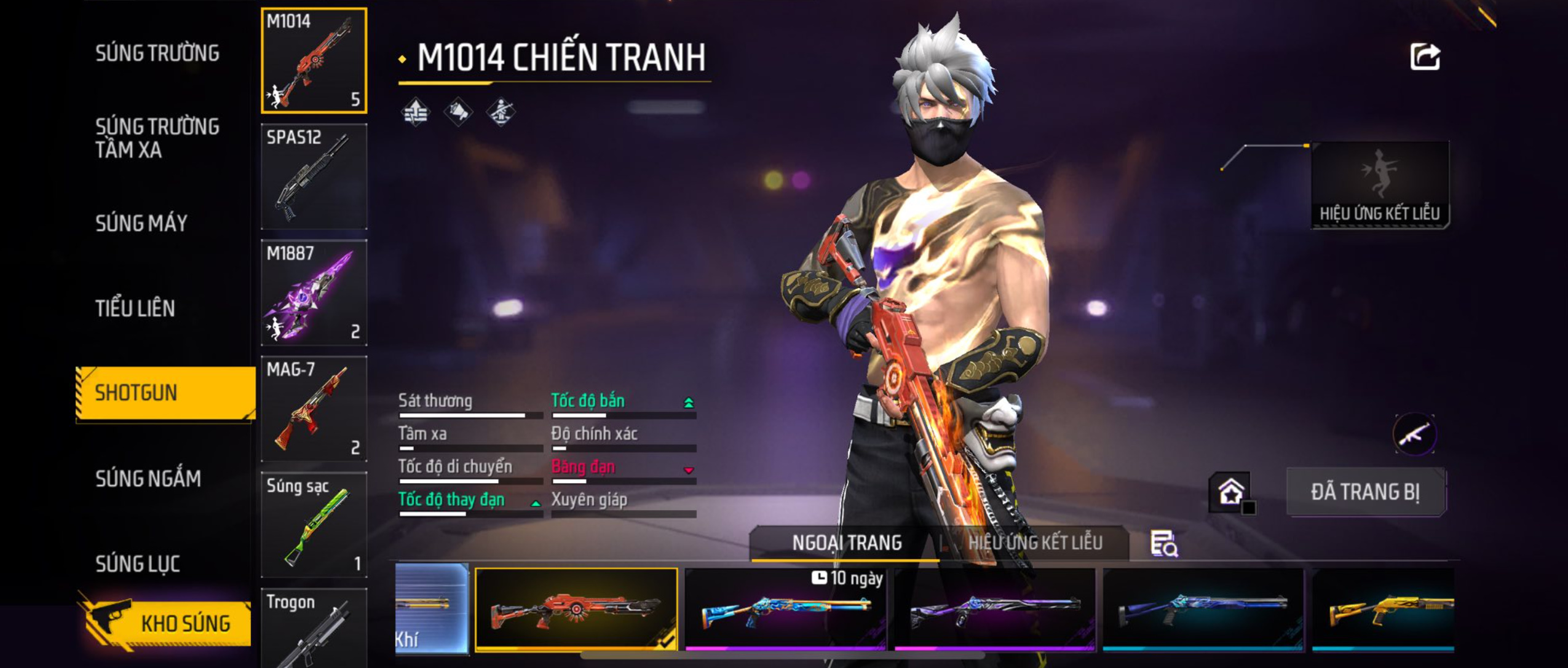Select the Súng Trường category
The height and width of the screenshot is (668, 1568).
coord(157,53)
